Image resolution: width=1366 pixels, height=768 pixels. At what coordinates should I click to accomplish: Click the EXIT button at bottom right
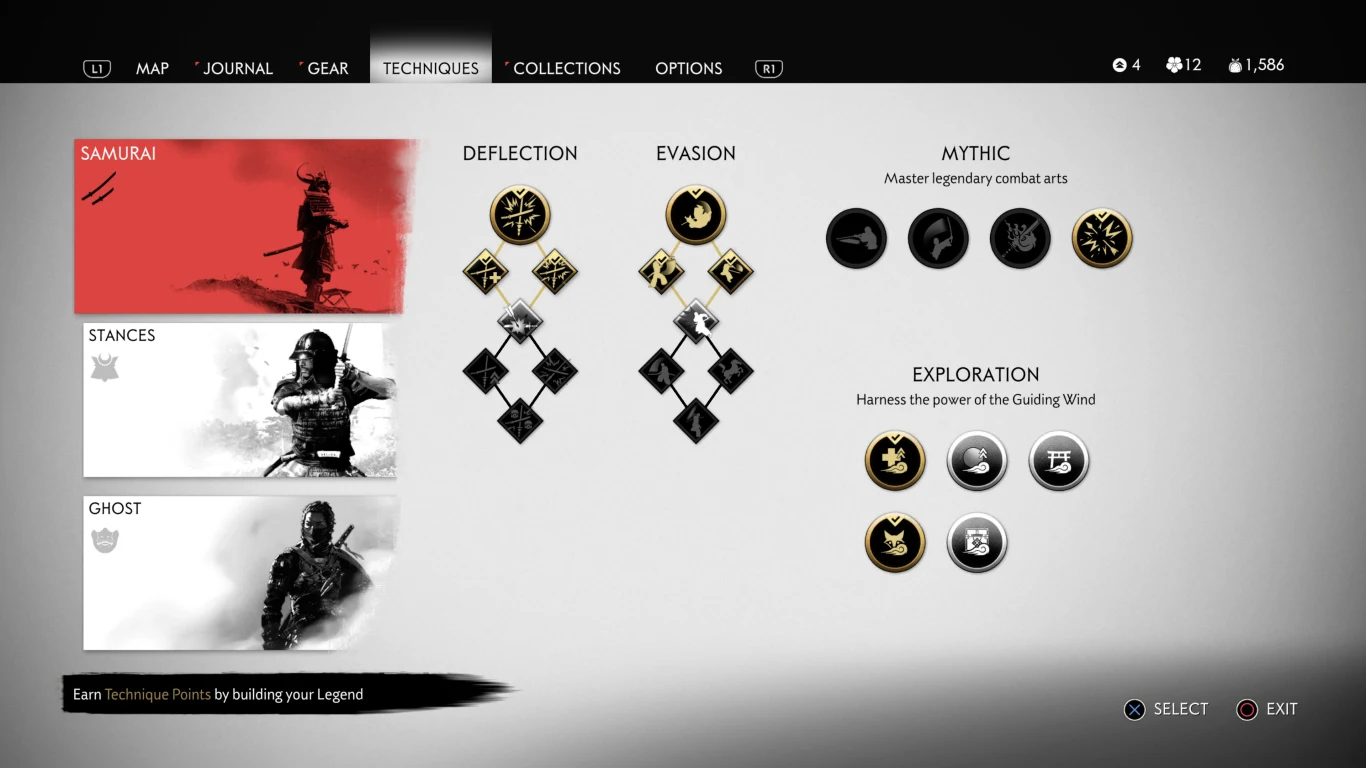[x=1268, y=709]
